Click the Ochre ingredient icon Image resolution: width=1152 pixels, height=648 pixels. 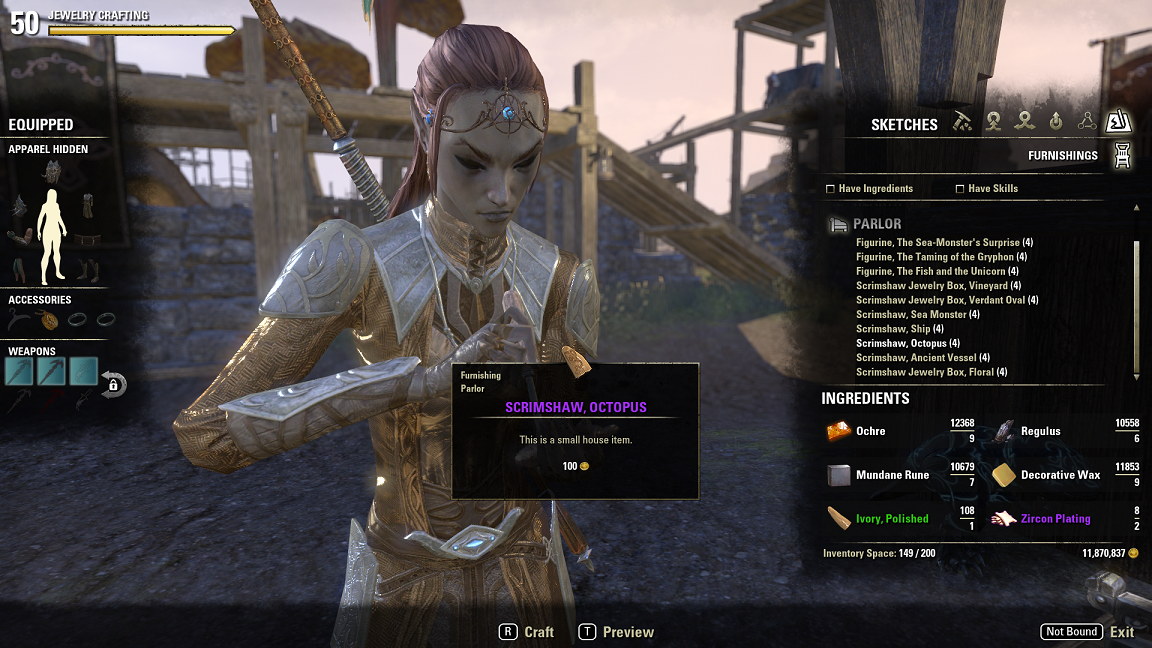(838, 431)
